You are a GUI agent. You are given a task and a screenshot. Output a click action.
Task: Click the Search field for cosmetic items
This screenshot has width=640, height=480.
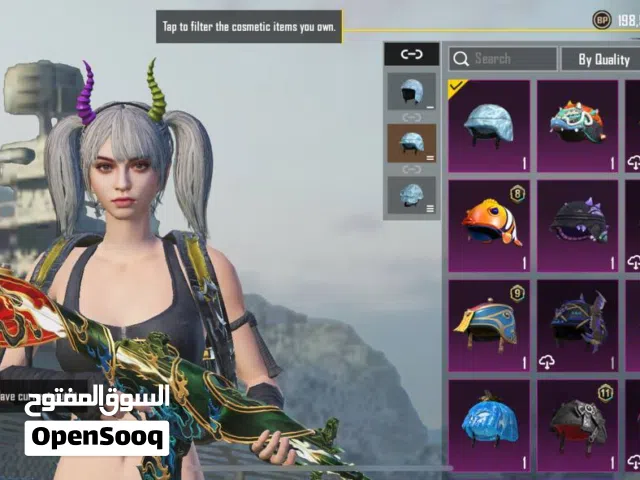502,59
